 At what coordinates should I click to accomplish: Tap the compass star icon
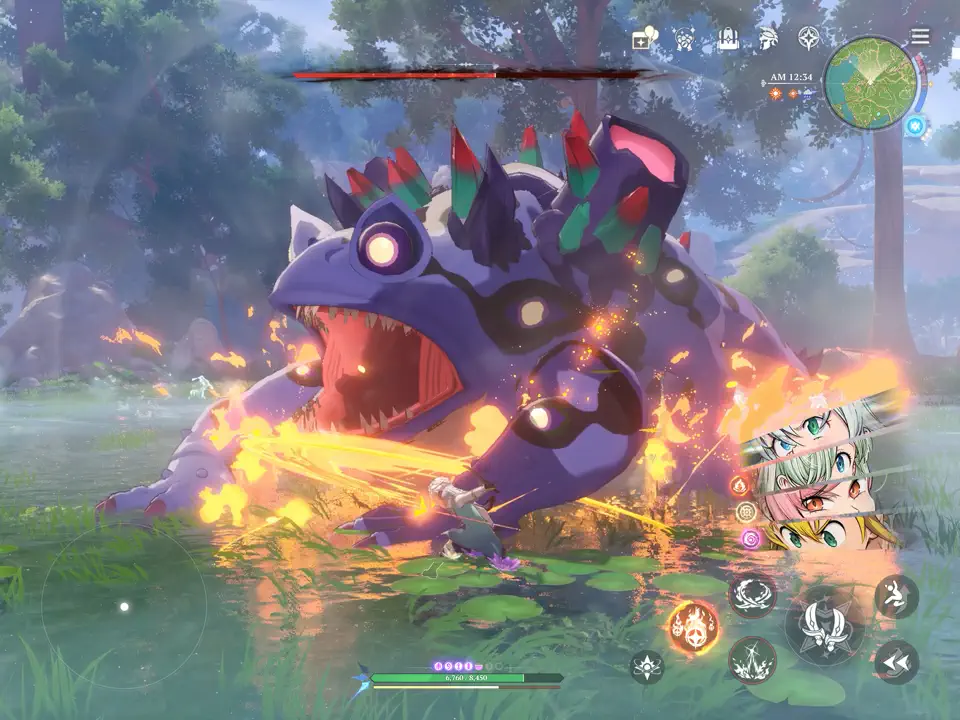pyautogui.click(x=808, y=39)
